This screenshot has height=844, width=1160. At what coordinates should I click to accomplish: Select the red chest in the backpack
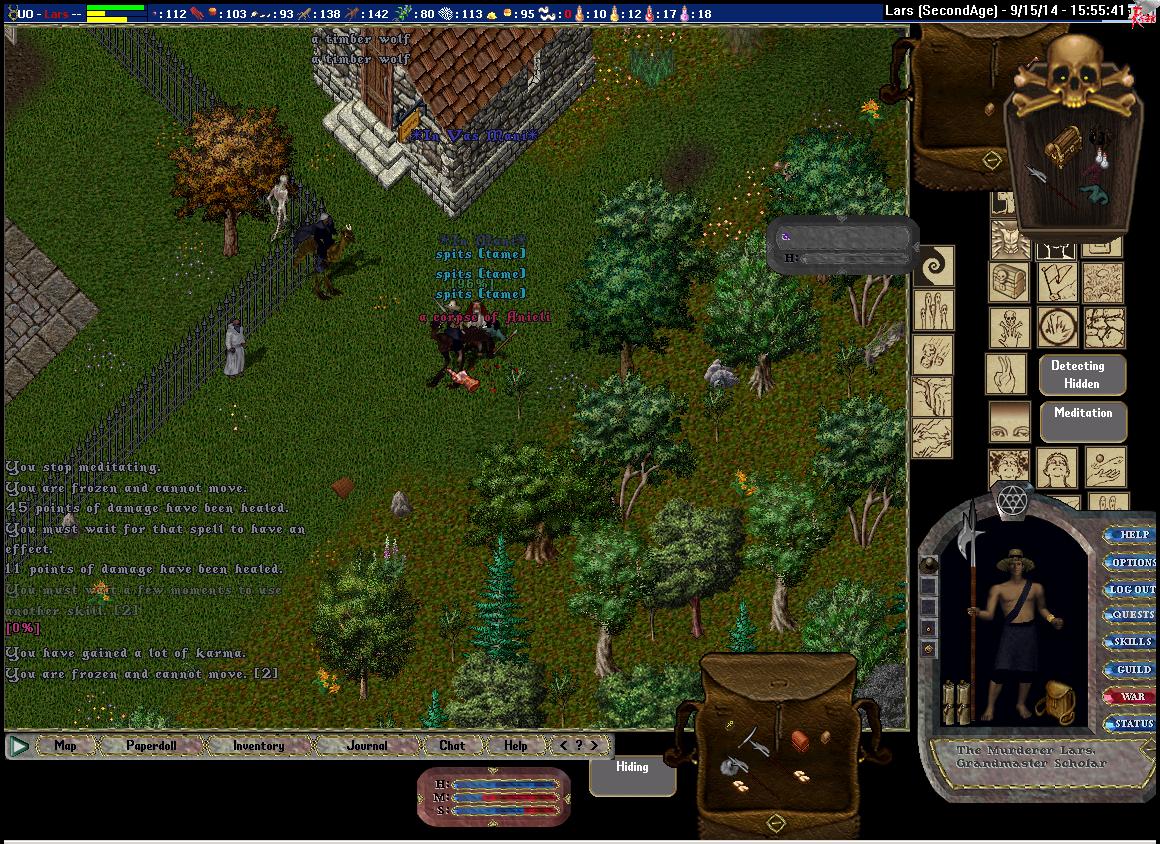(x=802, y=739)
